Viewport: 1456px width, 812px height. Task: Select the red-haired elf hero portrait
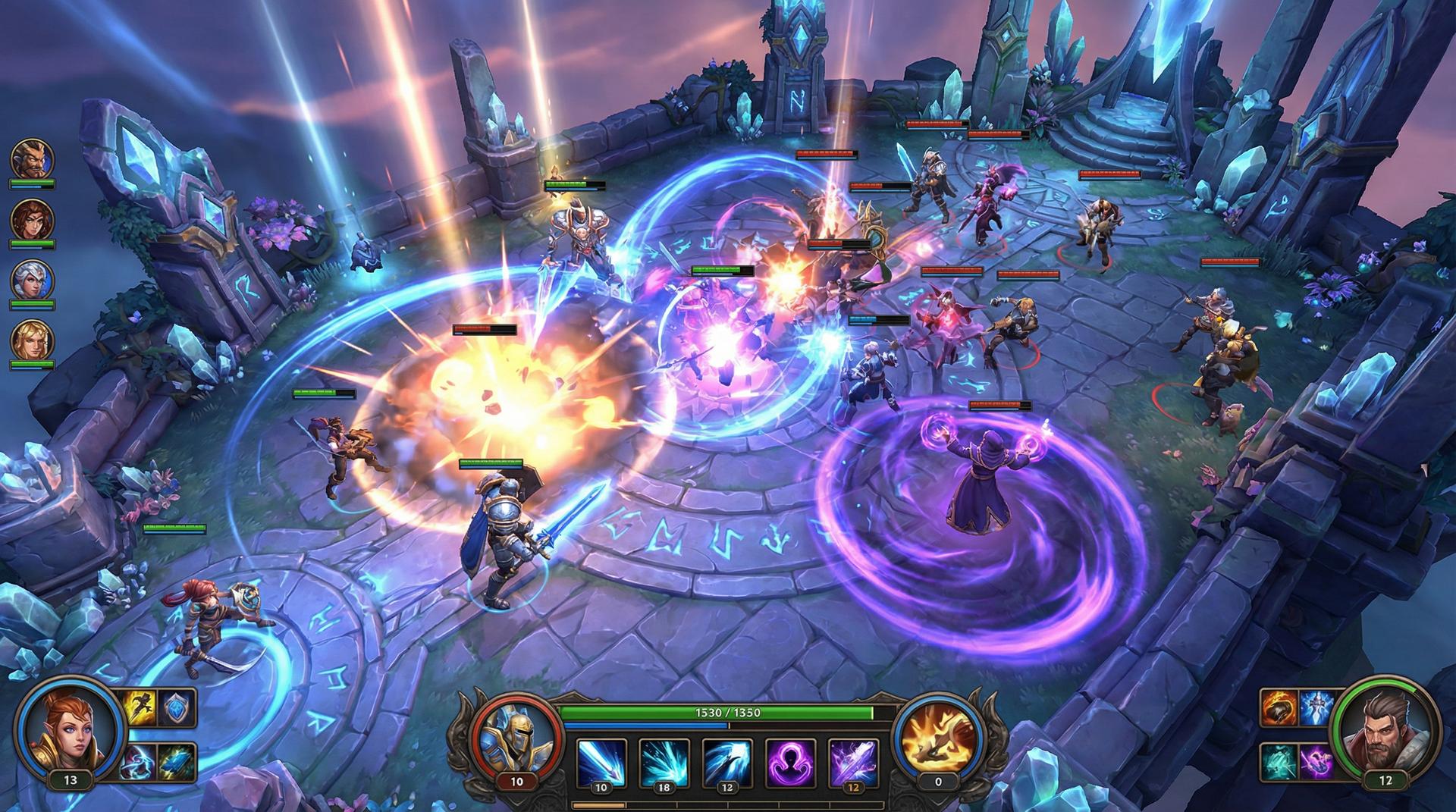pyautogui.click(x=70, y=729)
